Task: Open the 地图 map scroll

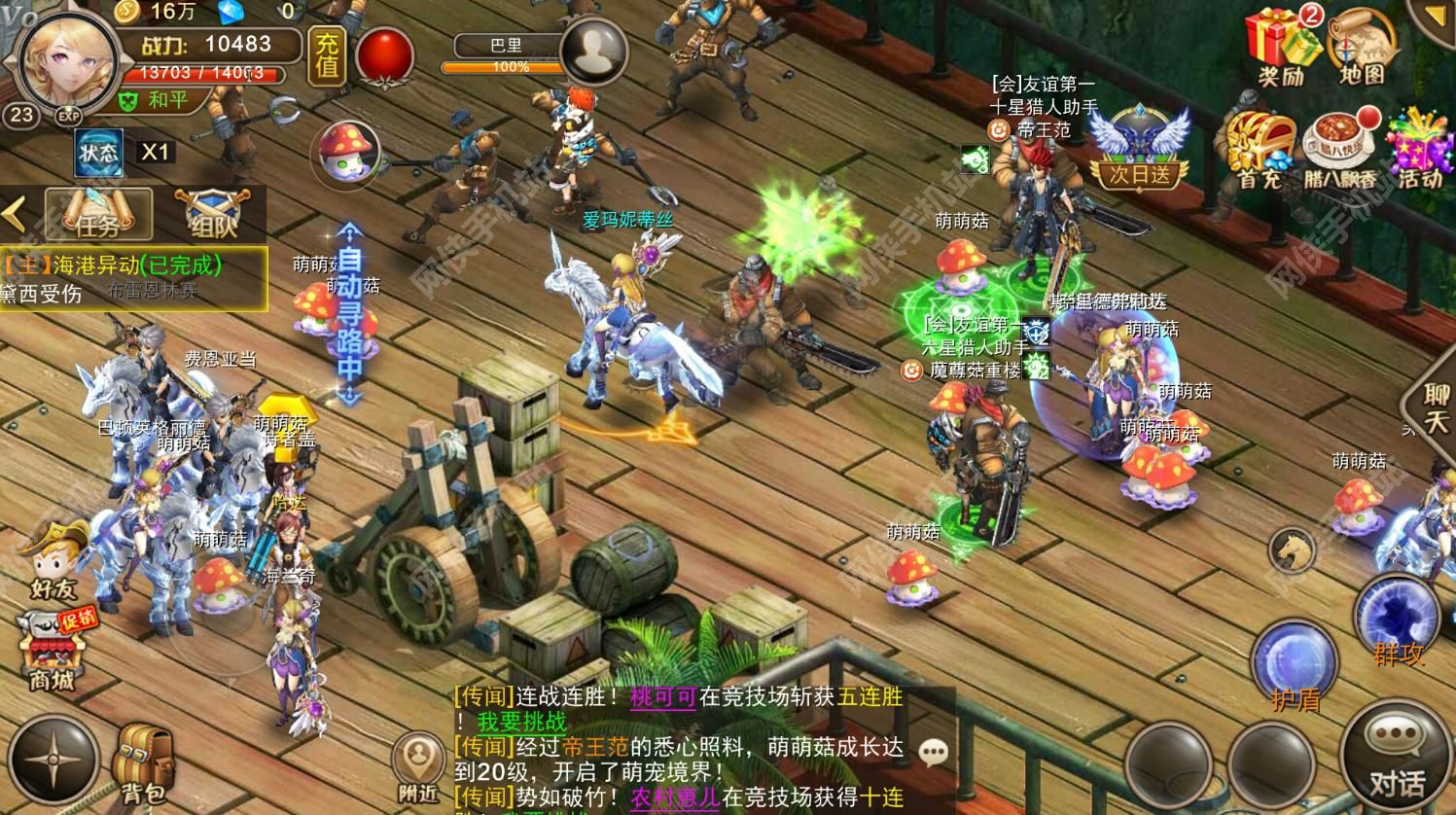Action: [1362, 46]
